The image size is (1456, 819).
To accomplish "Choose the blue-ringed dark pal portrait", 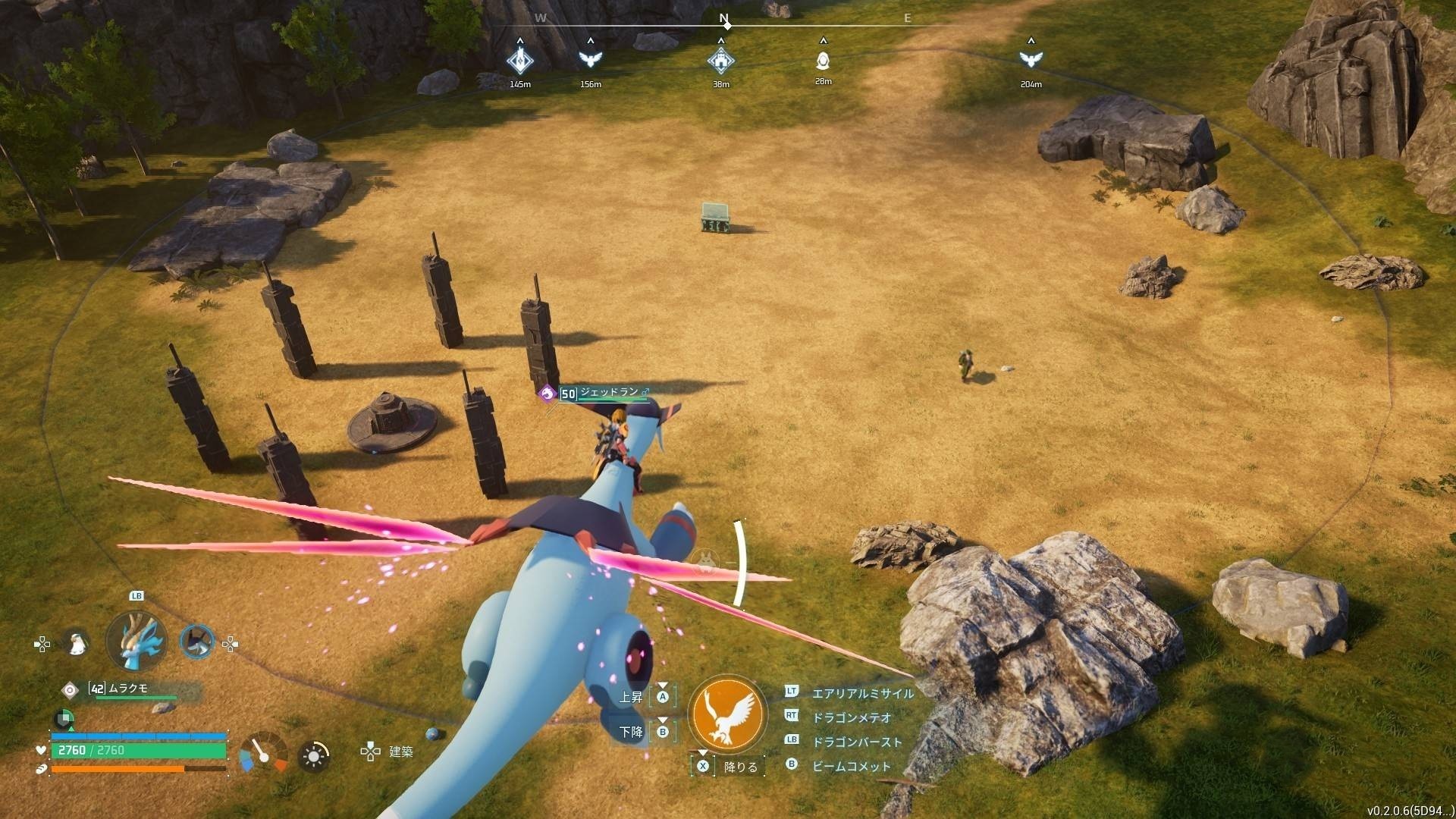I will tap(197, 642).
